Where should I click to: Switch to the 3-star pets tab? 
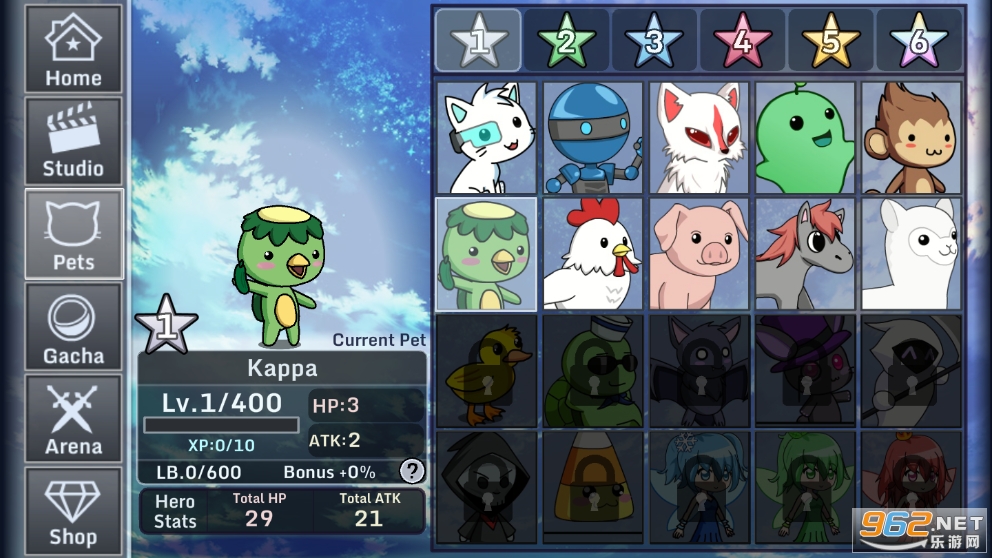654,40
